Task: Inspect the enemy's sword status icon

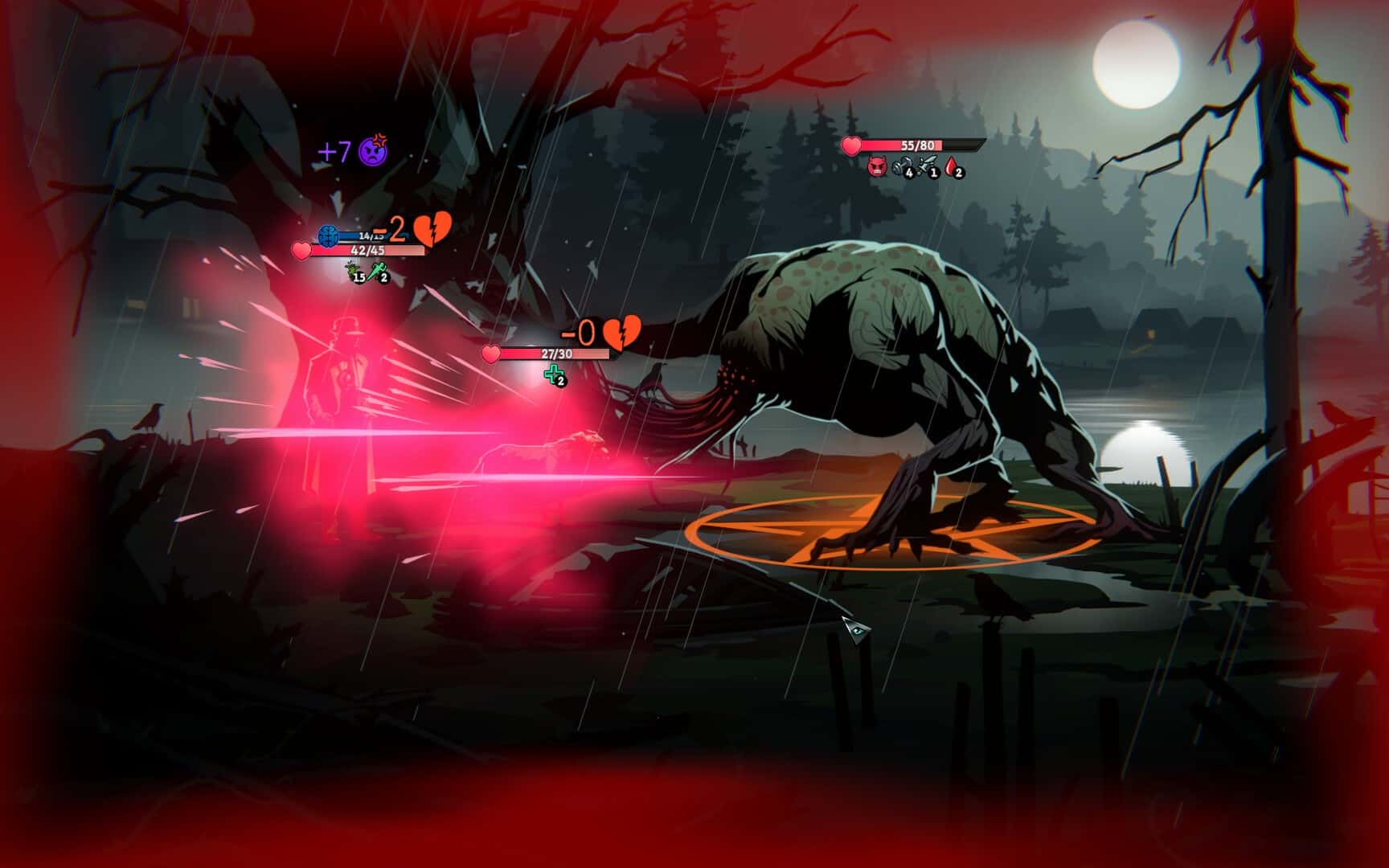Action: (927, 167)
